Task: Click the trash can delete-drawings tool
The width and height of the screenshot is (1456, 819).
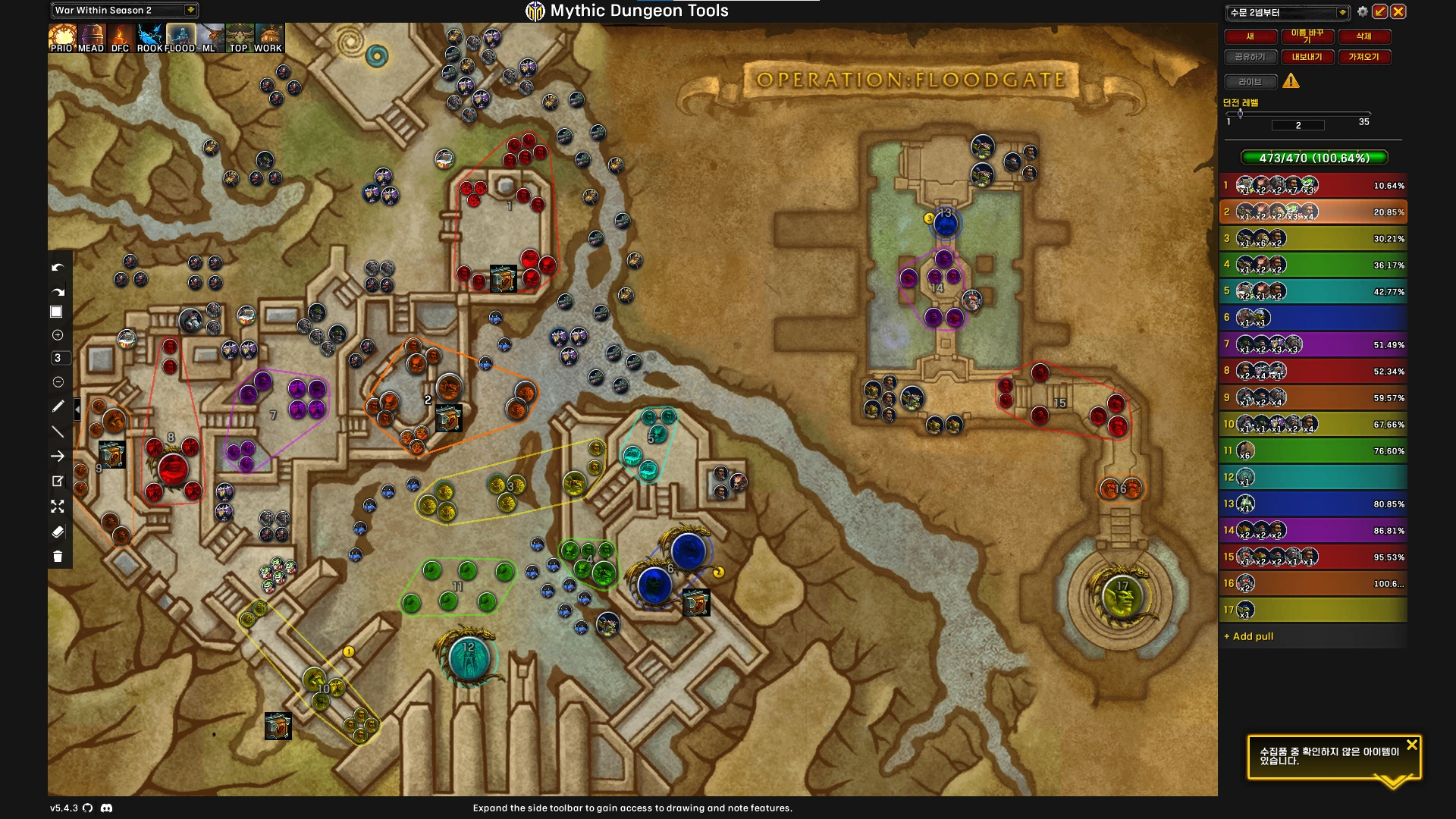Action: (58, 557)
